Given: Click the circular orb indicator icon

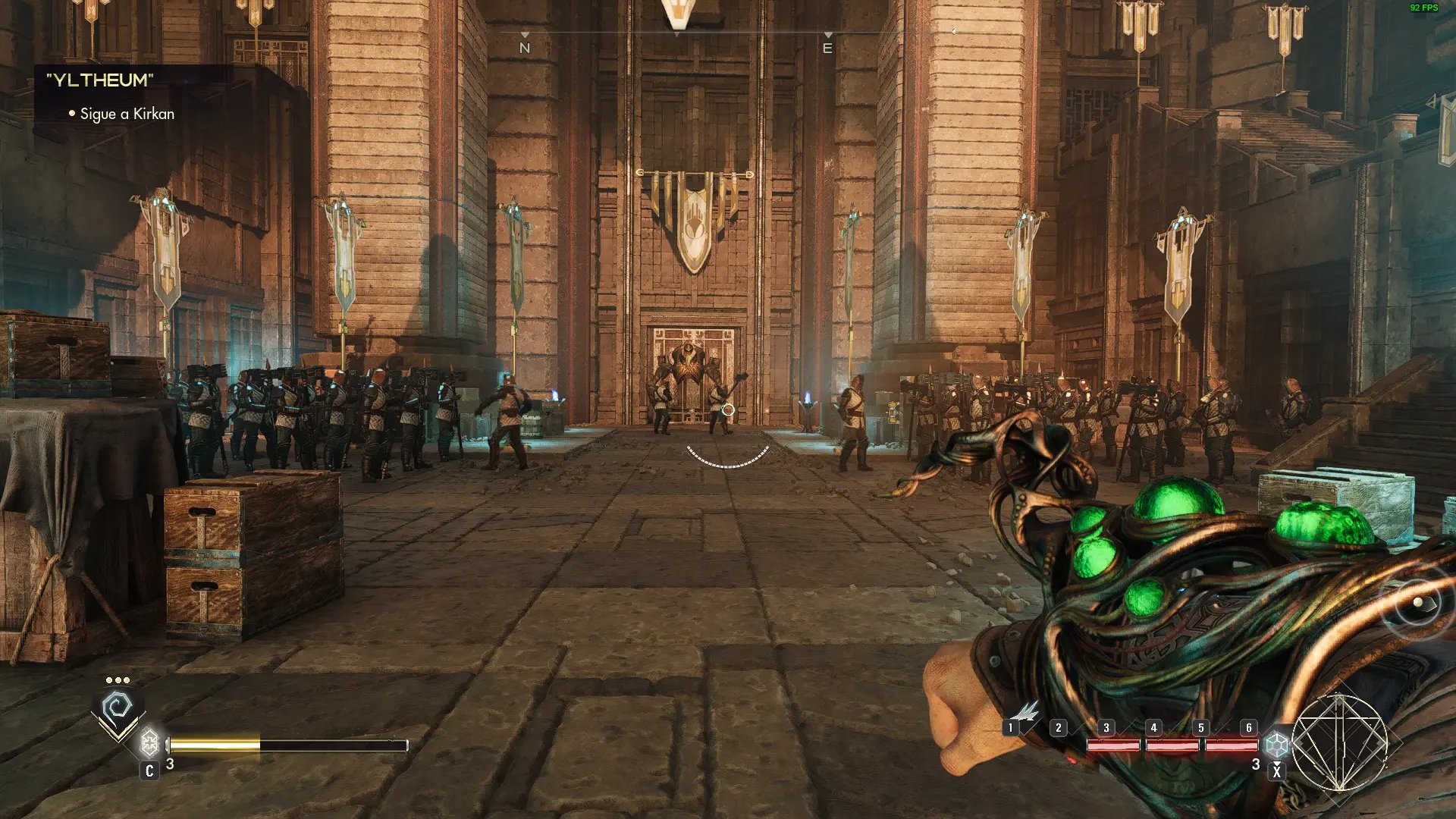Looking at the screenshot, I should (1417, 604).
